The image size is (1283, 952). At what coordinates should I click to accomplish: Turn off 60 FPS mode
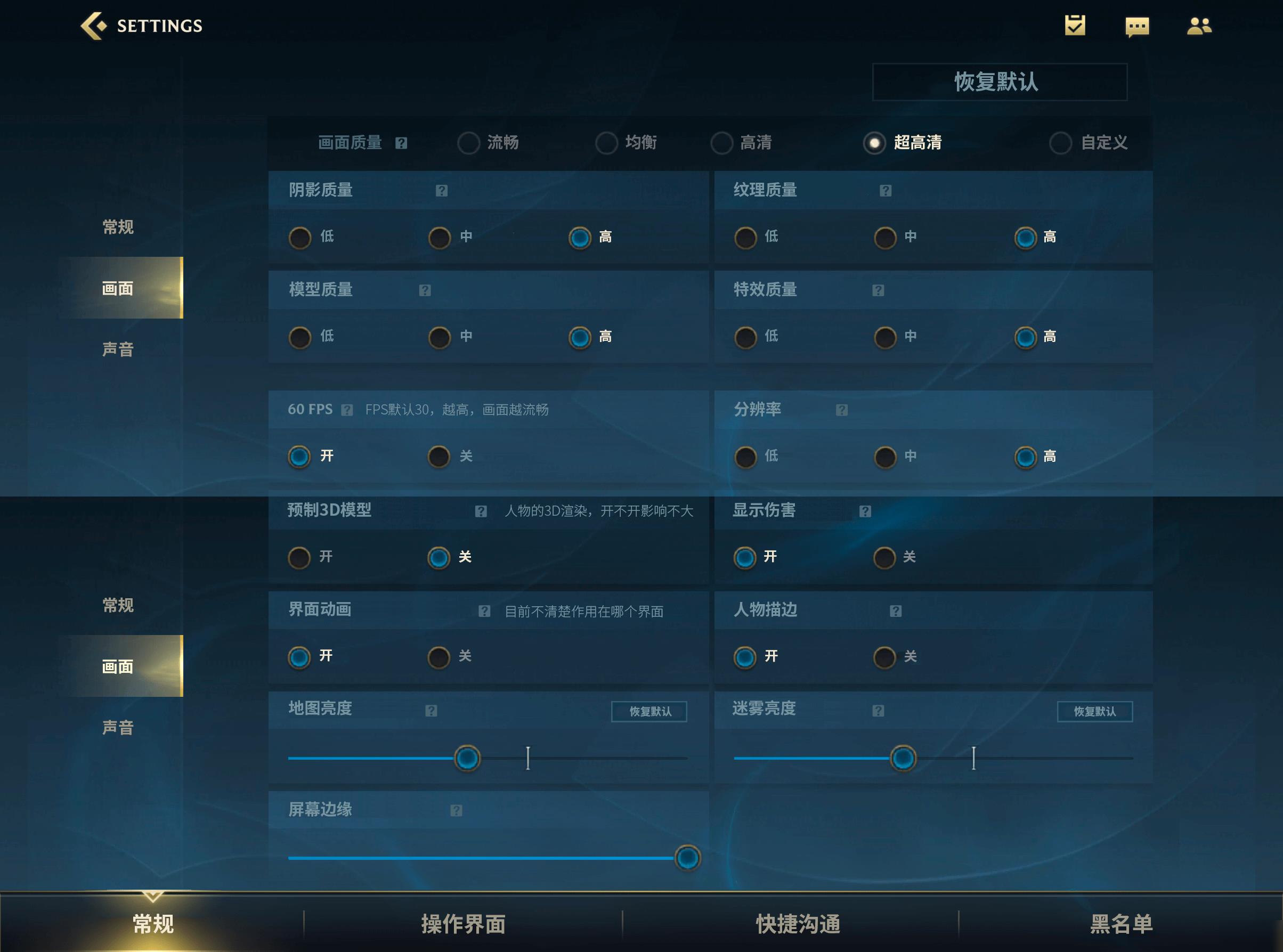pyautogui.click(x=440, y=457)
